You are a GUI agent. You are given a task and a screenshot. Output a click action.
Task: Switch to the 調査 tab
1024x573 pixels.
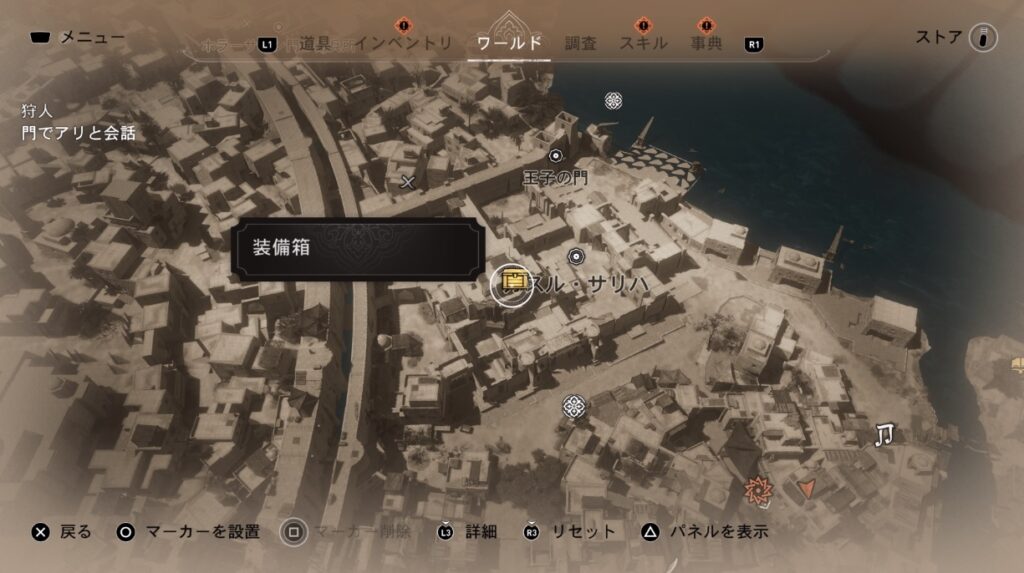point(580,43)
